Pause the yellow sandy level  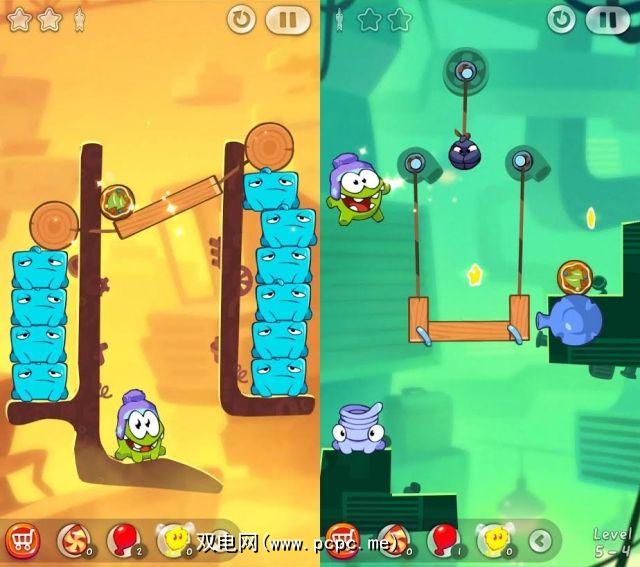point(287,18)
